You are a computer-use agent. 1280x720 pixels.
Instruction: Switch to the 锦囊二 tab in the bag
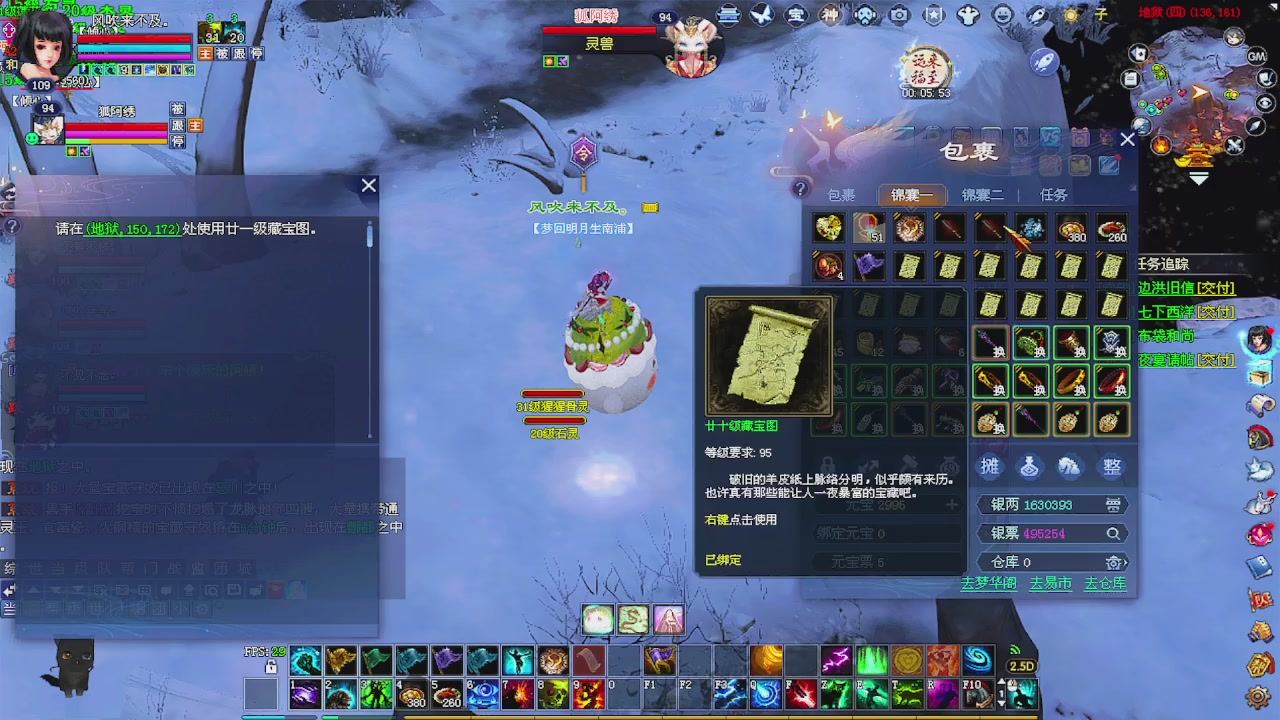coord(980,195)
